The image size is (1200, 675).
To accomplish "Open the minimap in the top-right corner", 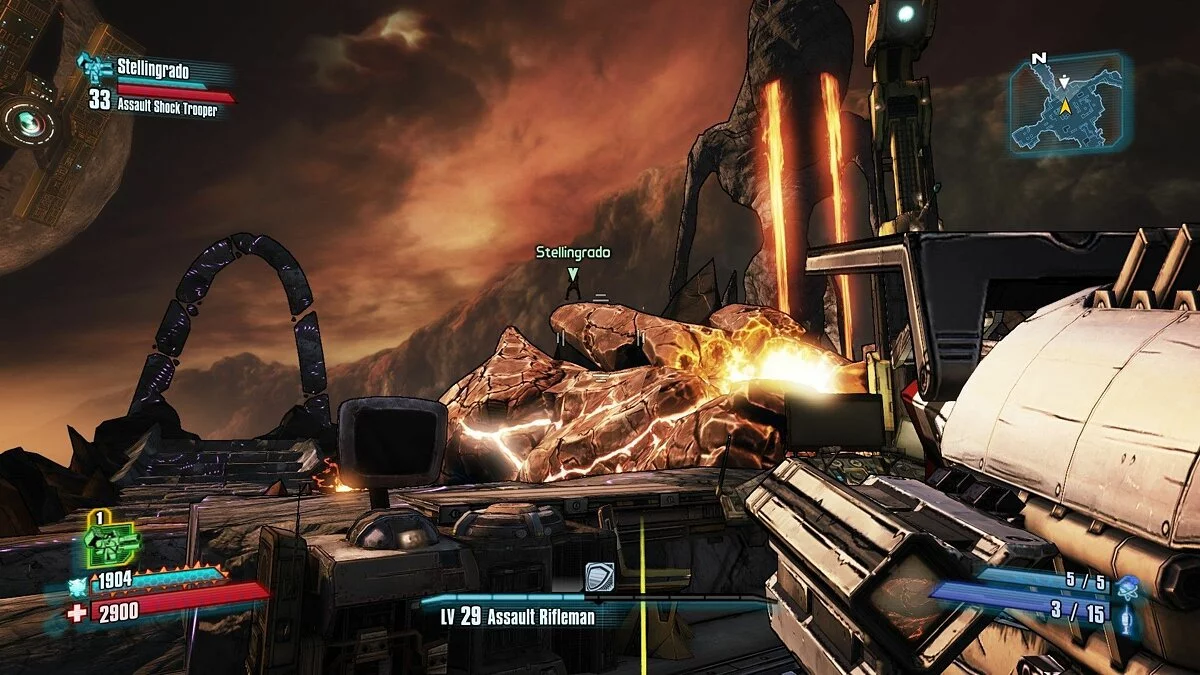I will tap(1068, 102).
